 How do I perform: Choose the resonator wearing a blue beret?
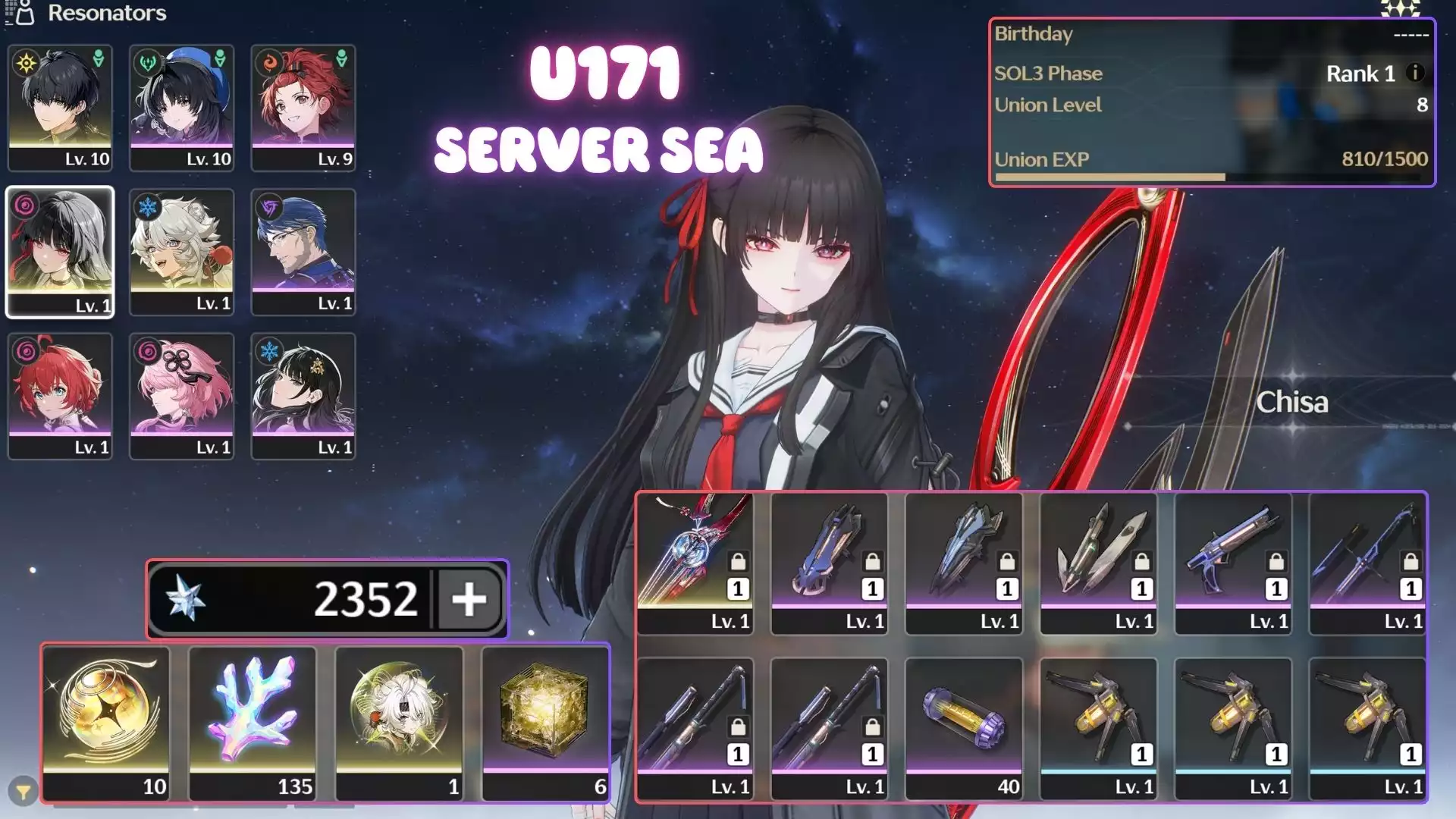tap(182, 108)
